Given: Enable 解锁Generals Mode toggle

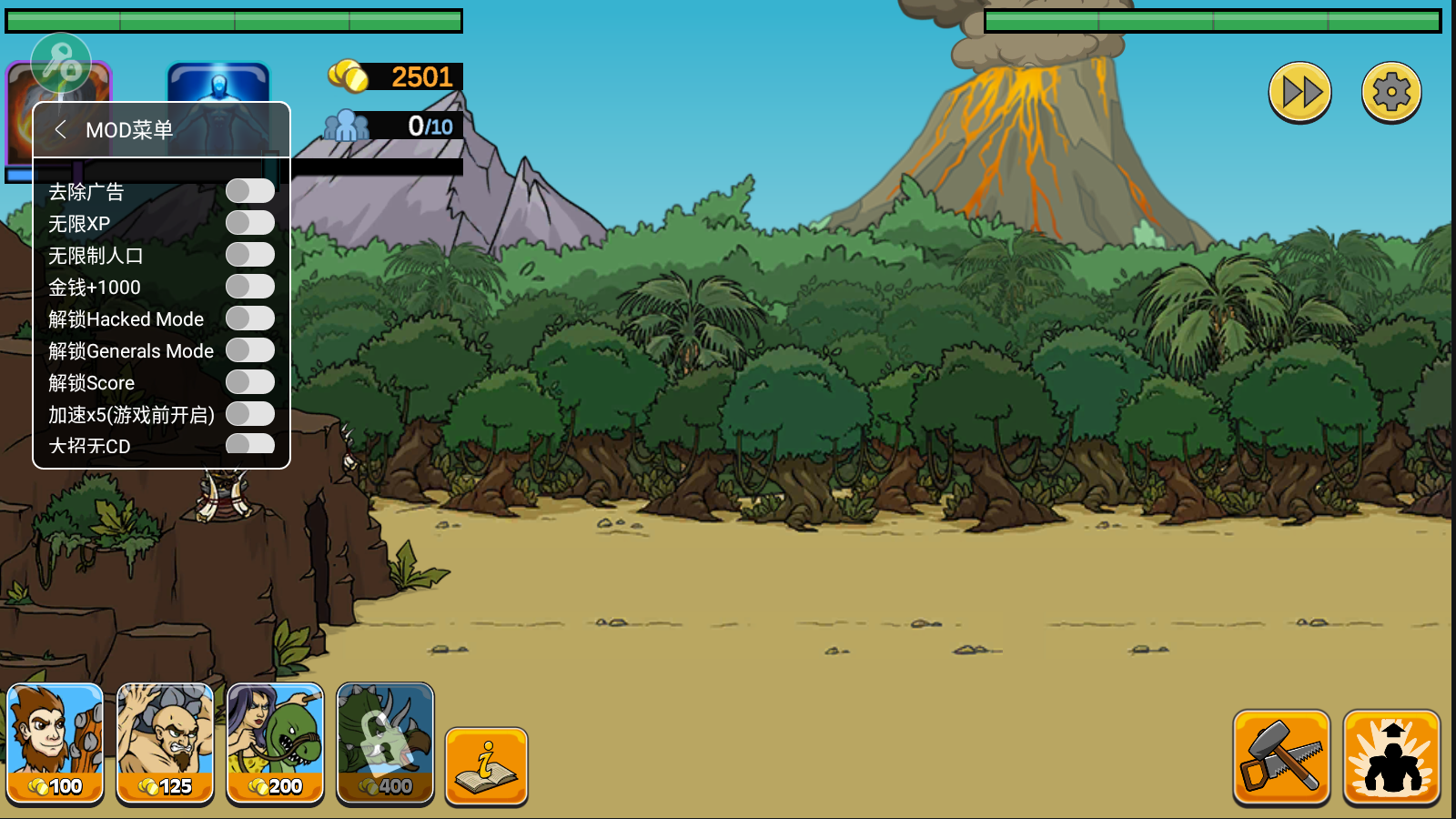Looking at the screenshot, I should pos(250,350).
